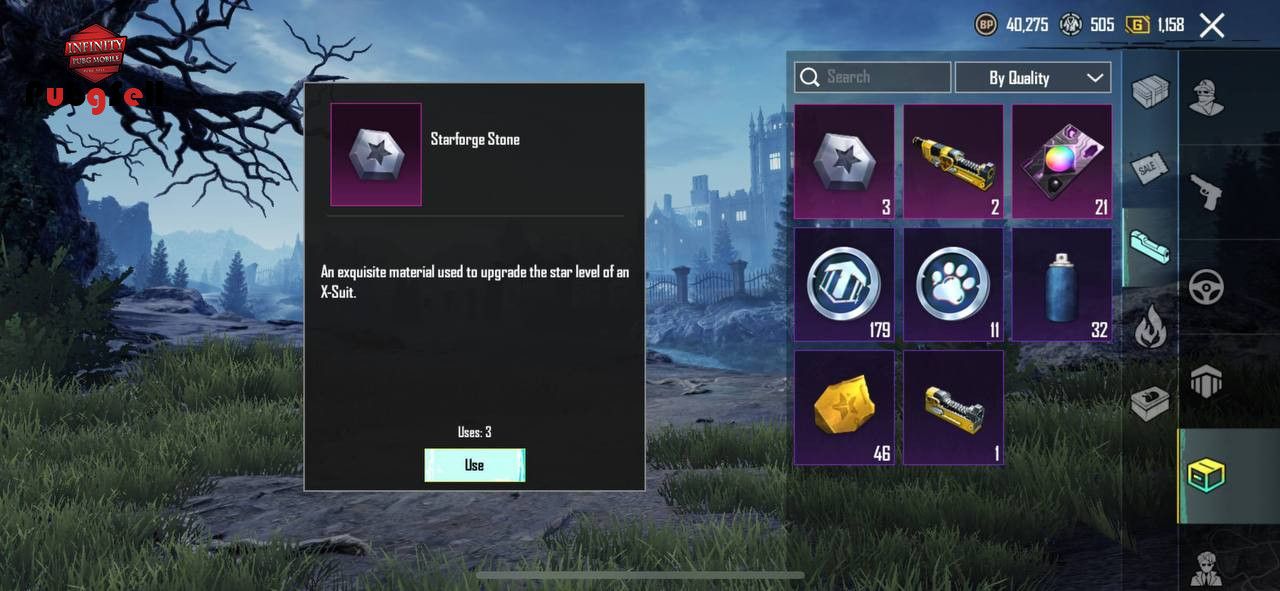Switch to the outfit character tab
1280x591 pixels.
pyautogui.click(x=1207, y=97)
